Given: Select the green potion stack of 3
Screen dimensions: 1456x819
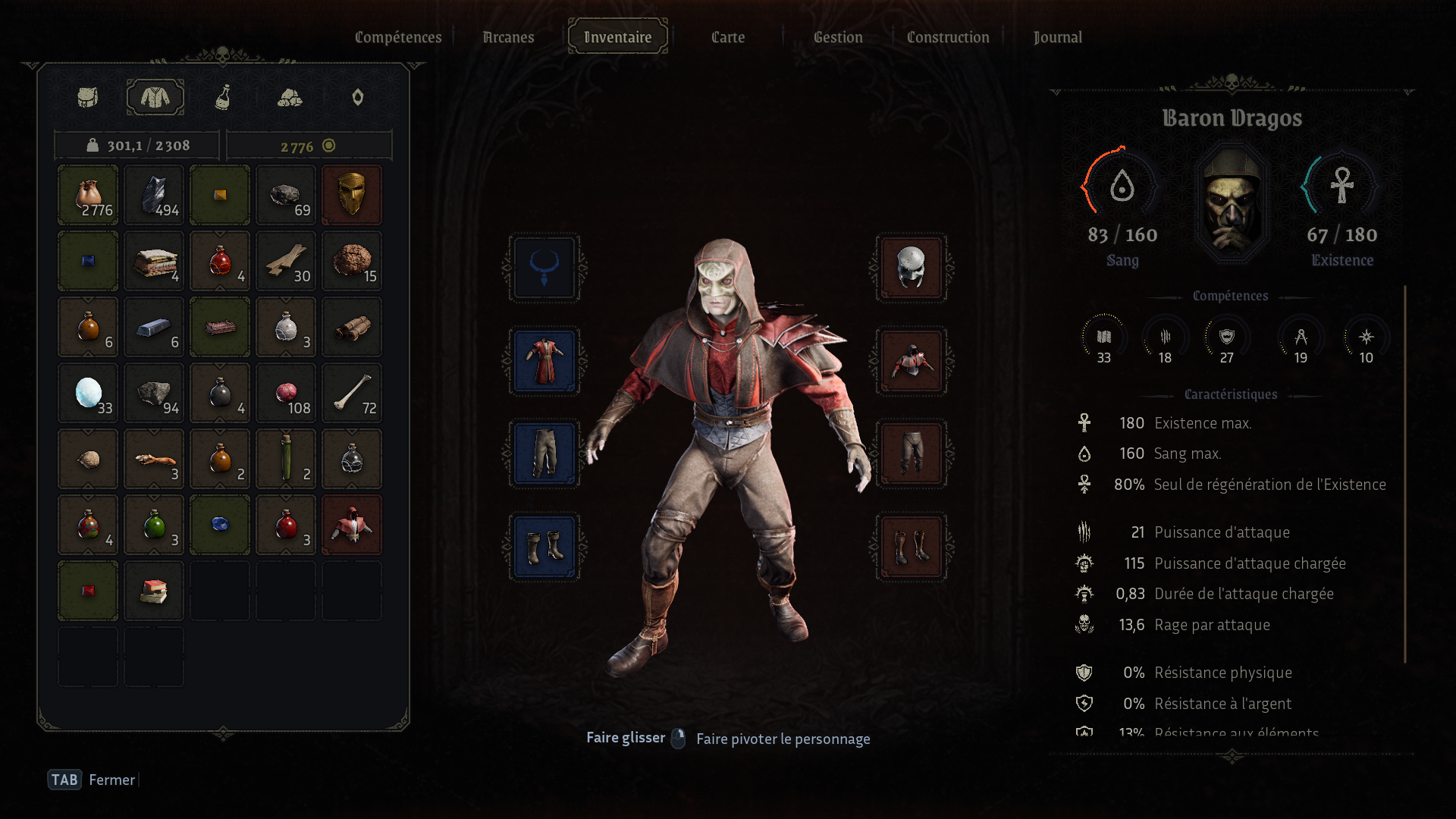Looking at the screenshot, I should pyautogui.click(x=154, y=525).
